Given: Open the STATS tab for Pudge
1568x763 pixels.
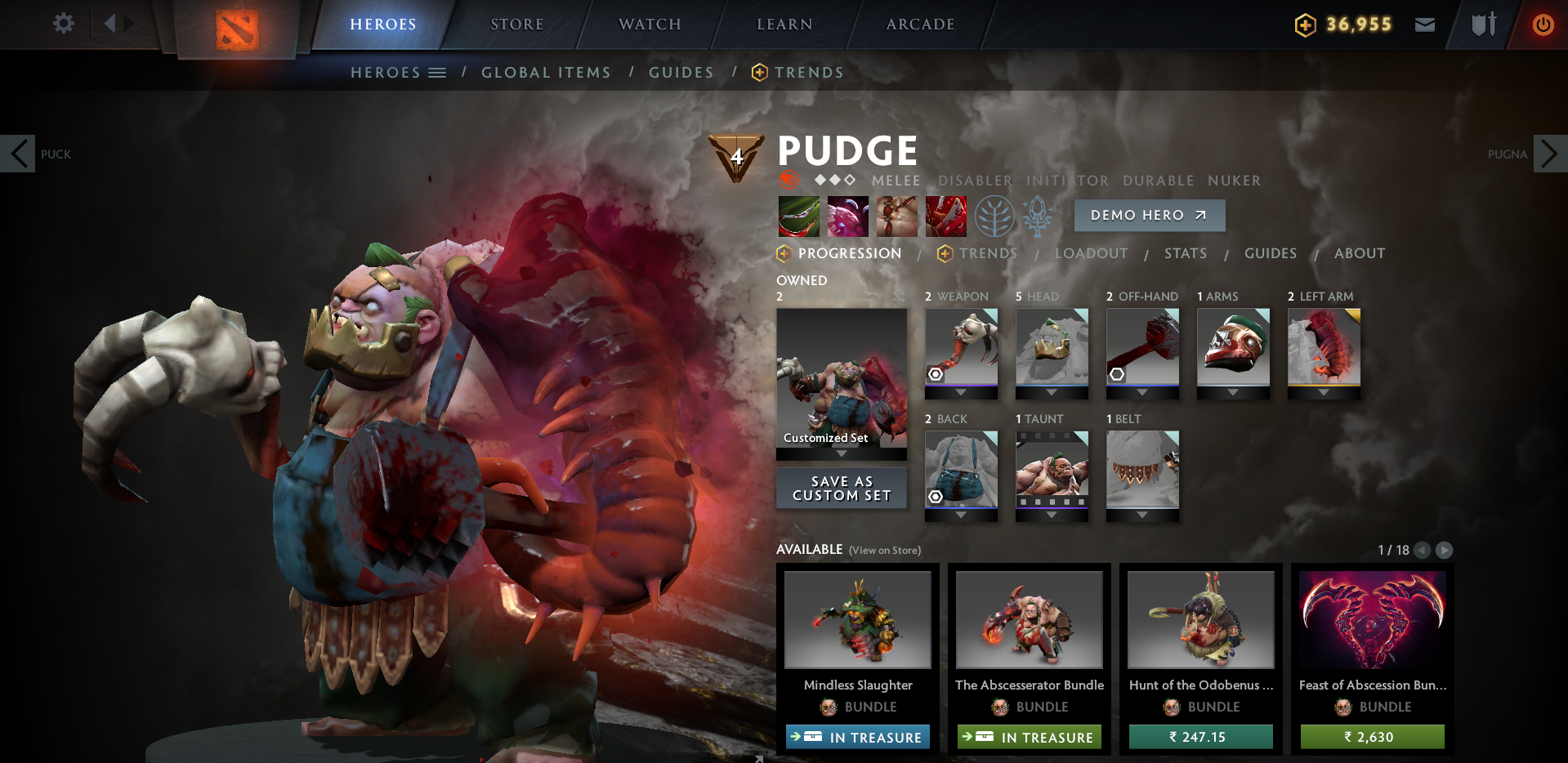Looking at the screenshot, I should coord(1186,253).
